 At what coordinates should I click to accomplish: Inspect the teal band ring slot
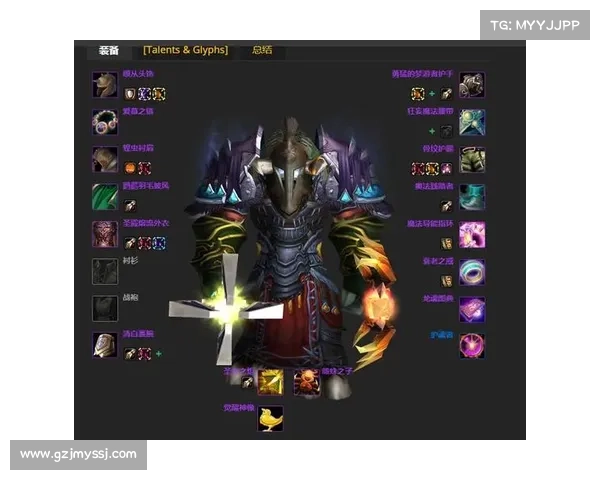tap(472, 271)
